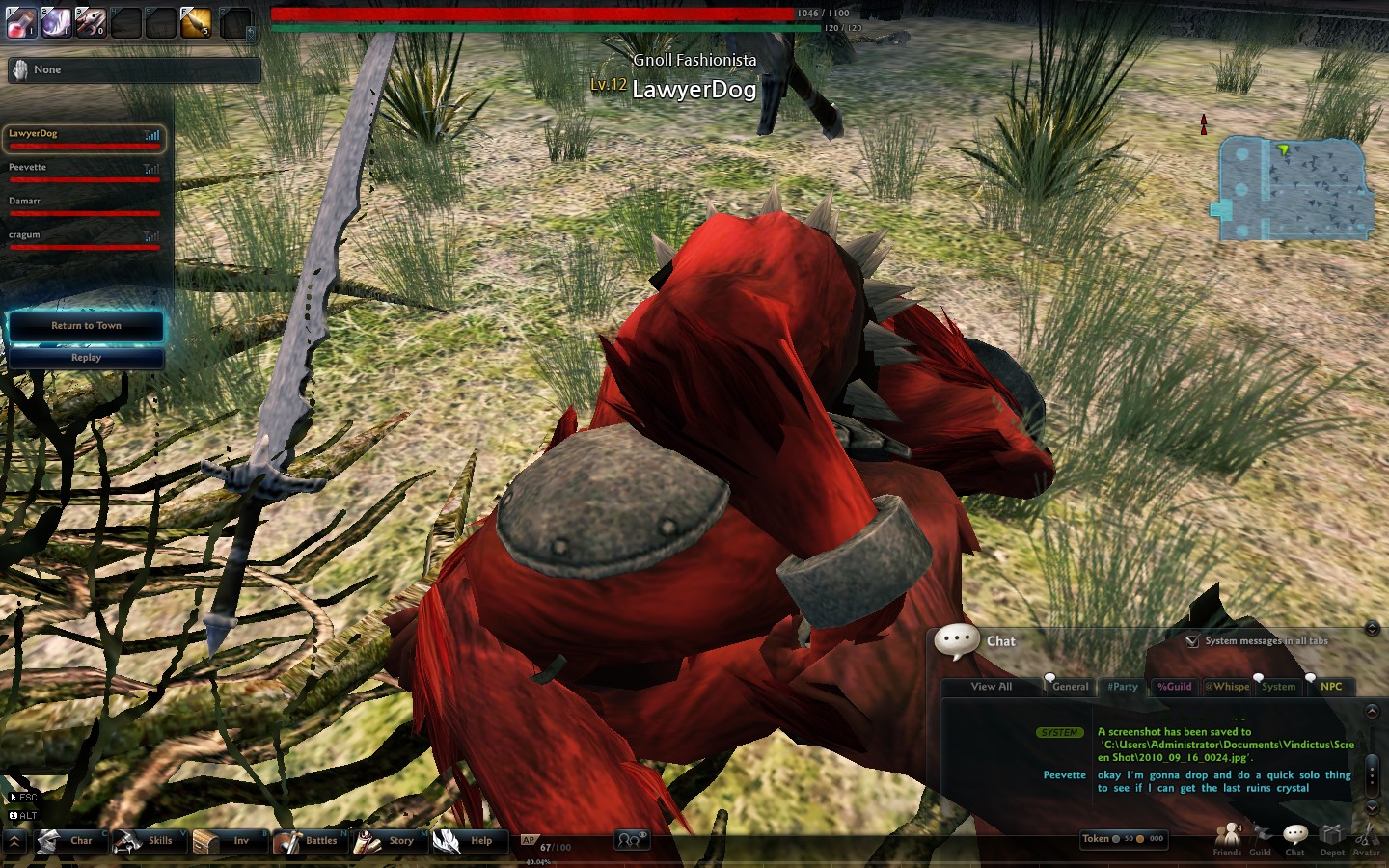Screen dimensions: 1389x868
Task: Open the Replay option
Action: point(86,358)
